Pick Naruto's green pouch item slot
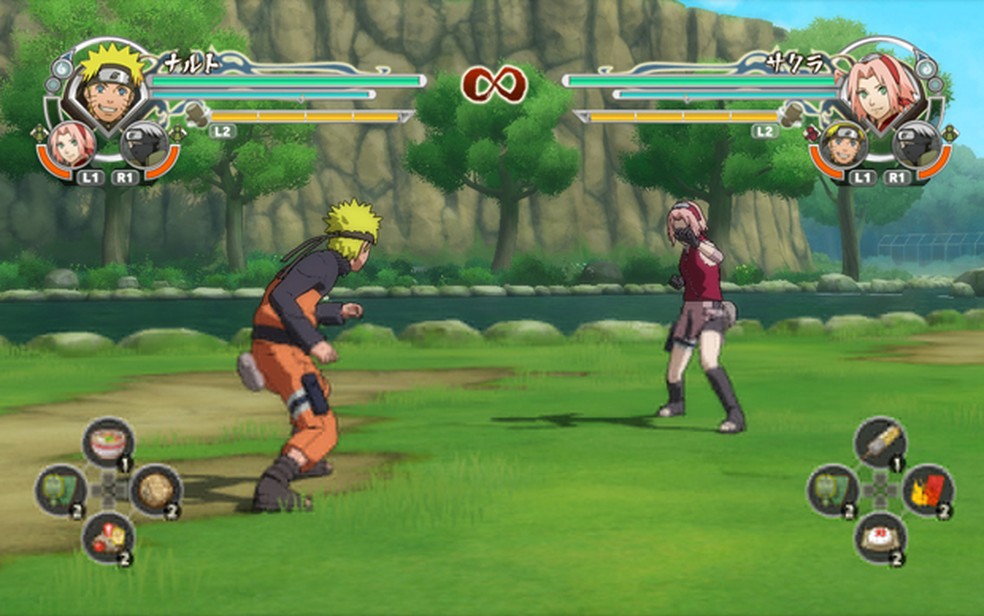Viewport: 984px width, 616px height. click(61, 489)
